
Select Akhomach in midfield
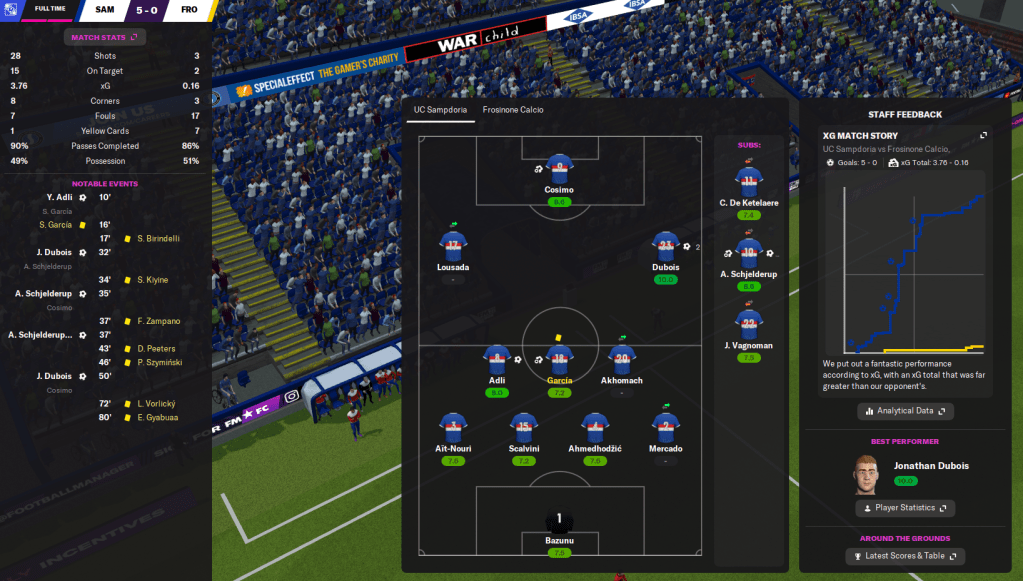622,360
